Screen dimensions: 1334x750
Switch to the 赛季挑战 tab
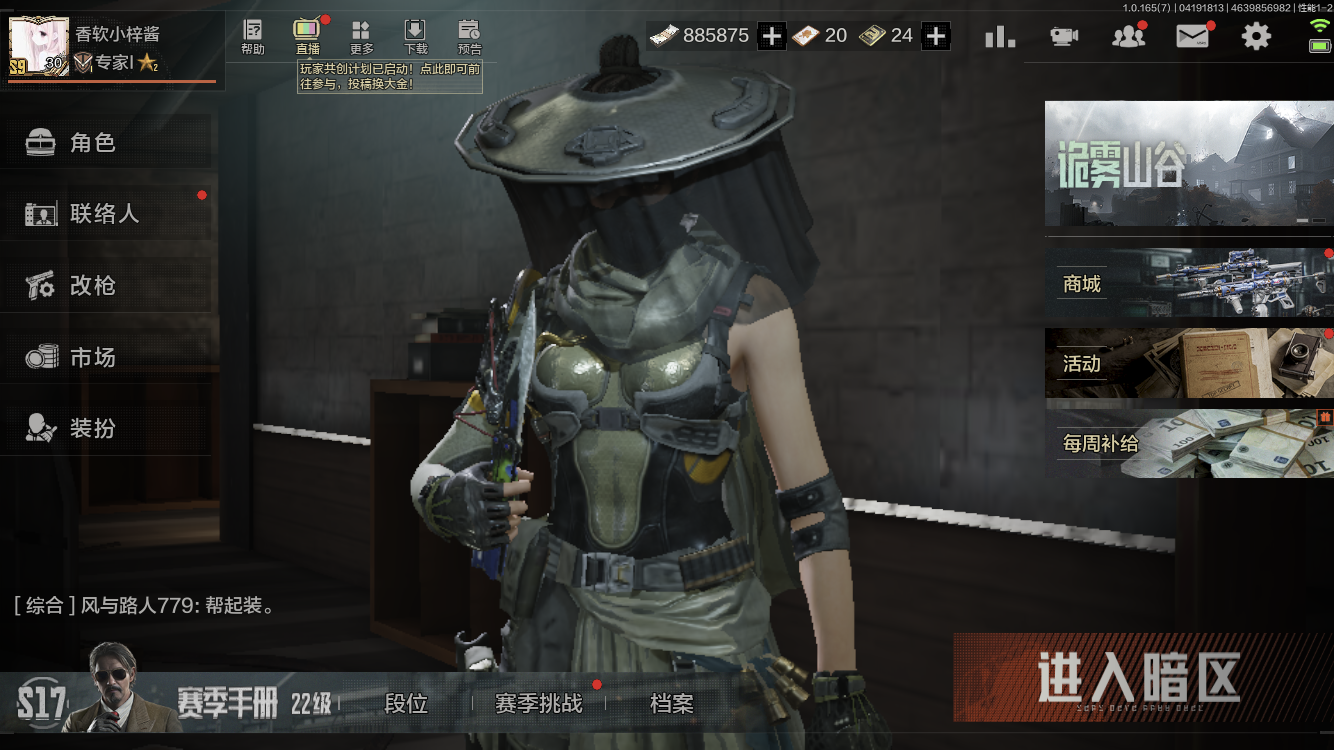click(536, 704)
